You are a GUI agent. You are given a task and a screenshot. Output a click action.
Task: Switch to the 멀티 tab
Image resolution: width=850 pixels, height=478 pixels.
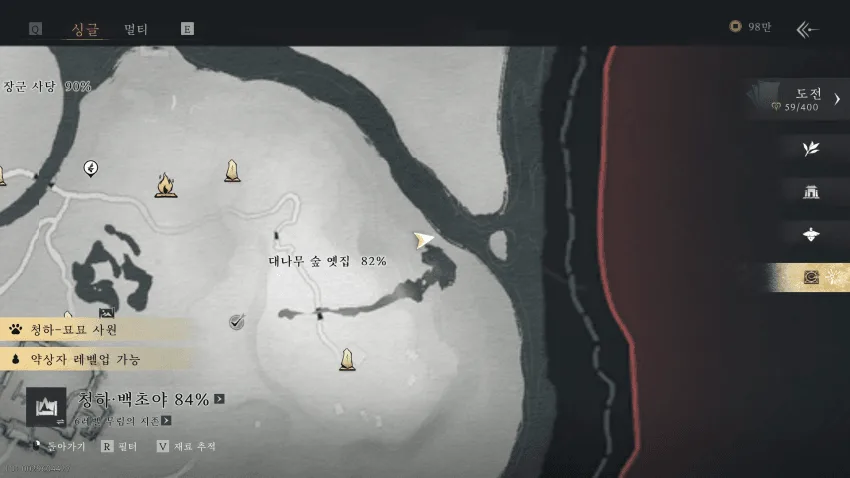pyautogui.click(x=136, y=29)
